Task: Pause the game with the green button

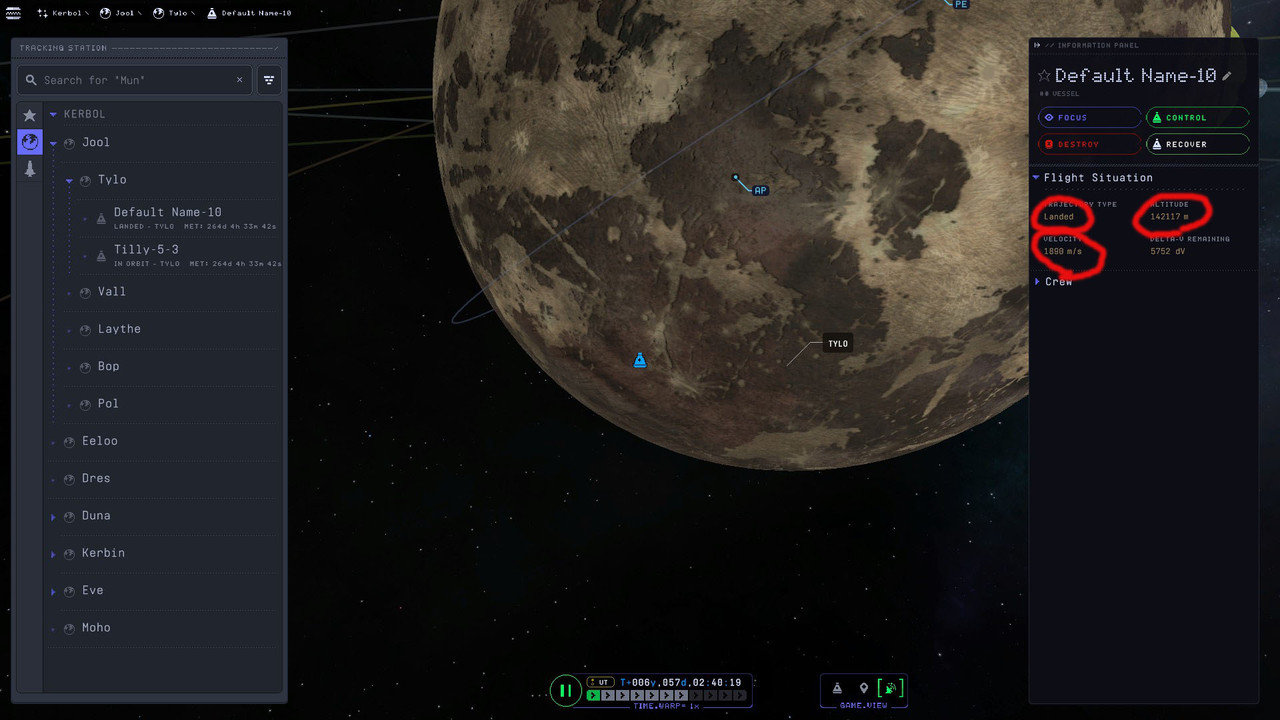Action: coord(565,690)
